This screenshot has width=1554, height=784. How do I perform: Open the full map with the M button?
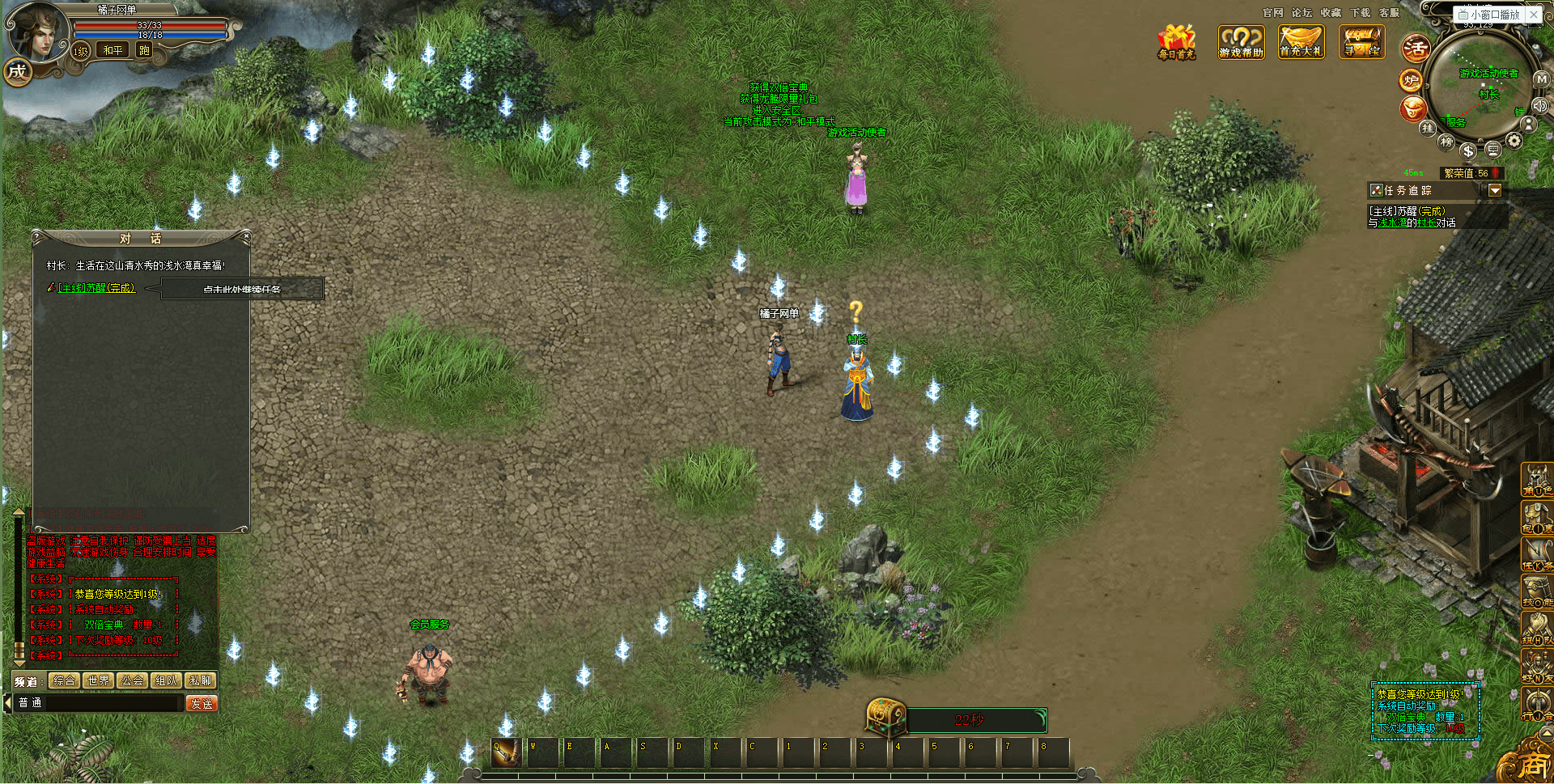click(x=1541, y=79)
